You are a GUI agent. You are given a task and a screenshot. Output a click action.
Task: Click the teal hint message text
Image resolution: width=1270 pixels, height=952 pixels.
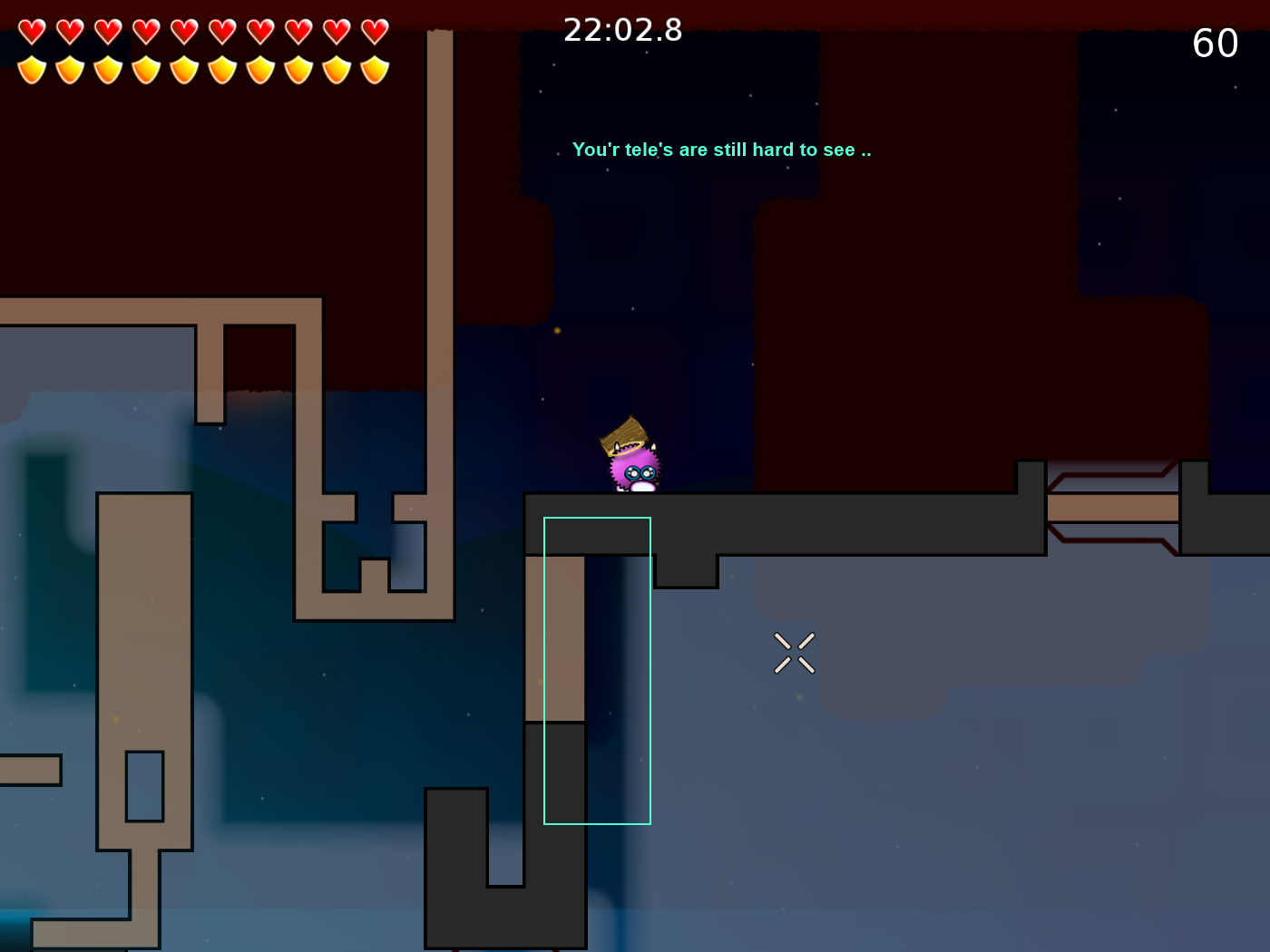(720, 150)
